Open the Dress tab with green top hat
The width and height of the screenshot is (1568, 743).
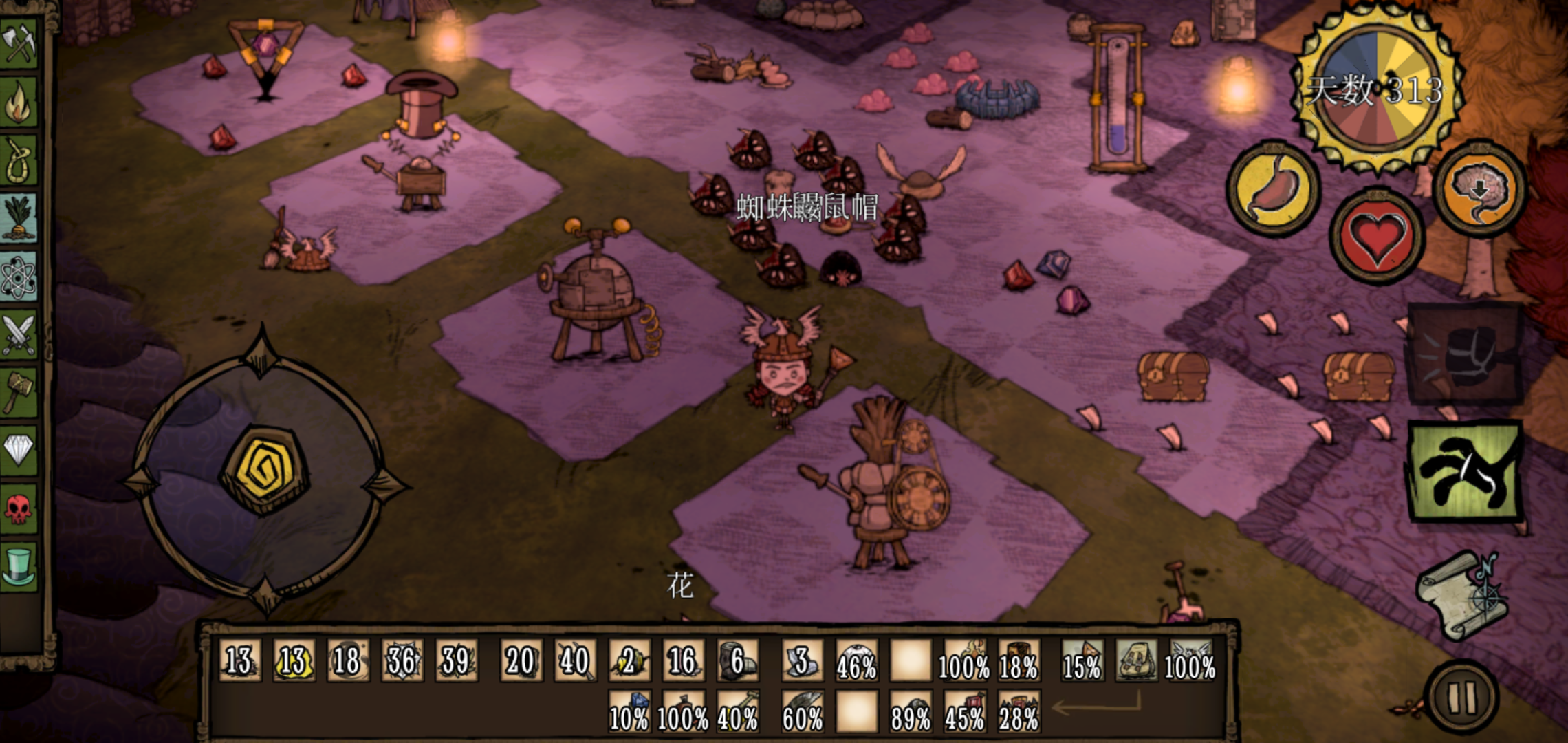(19, 566)
